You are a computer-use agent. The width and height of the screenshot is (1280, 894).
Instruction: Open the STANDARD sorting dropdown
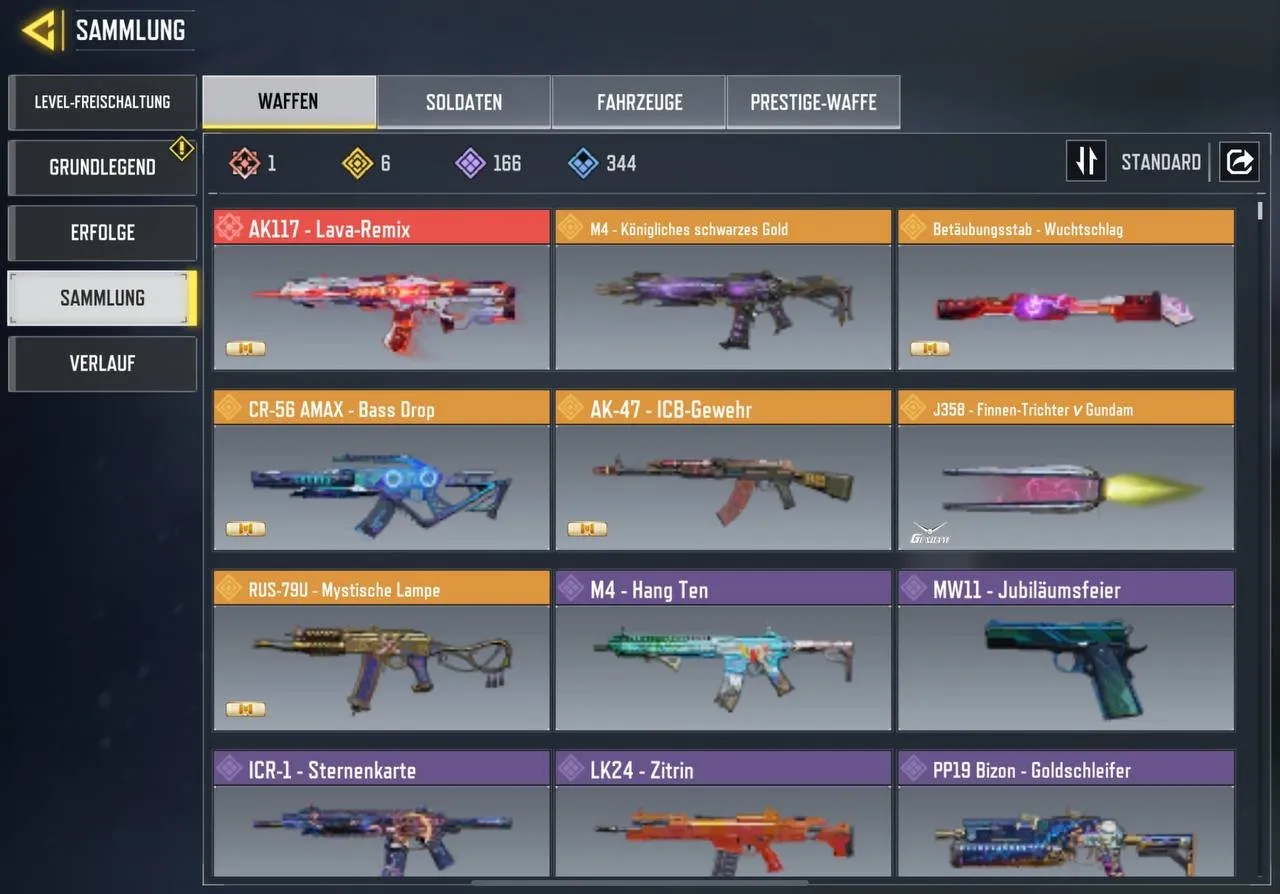pyautogui.click(x=1160, y=161)
